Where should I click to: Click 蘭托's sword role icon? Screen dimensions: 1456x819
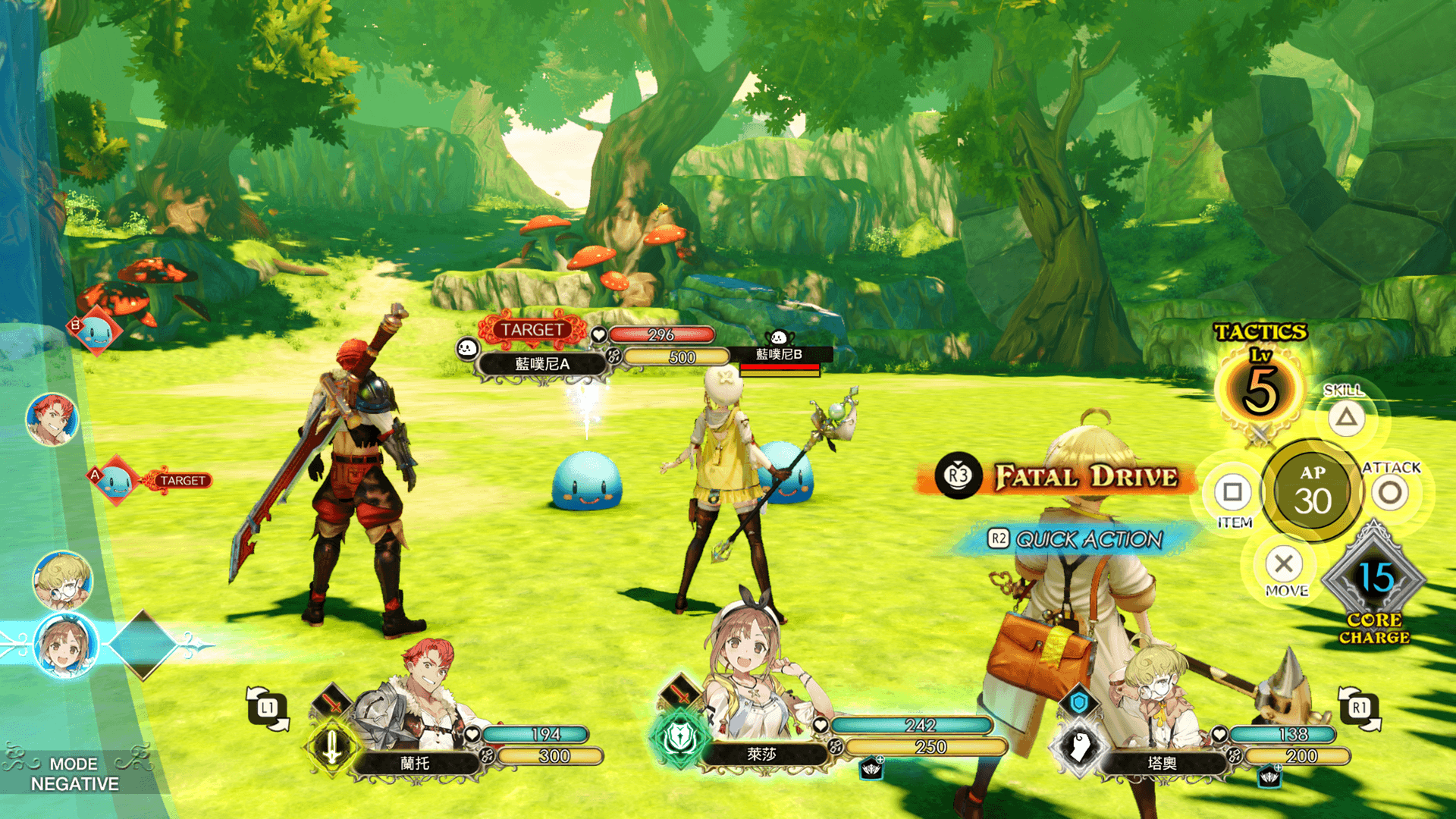(332, 747)
